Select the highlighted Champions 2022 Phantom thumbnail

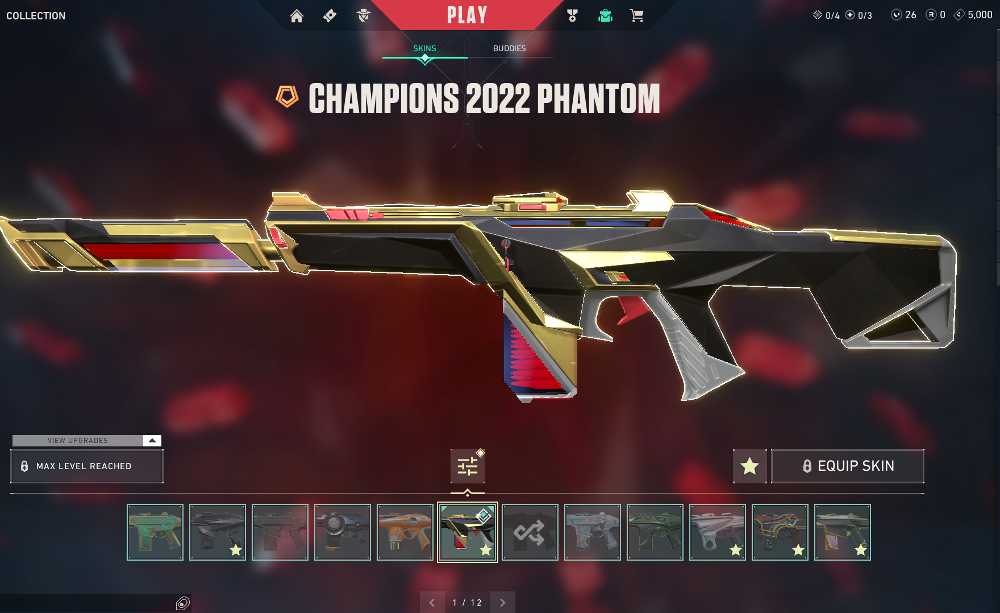pyautogui.click(x=467, y=532)
